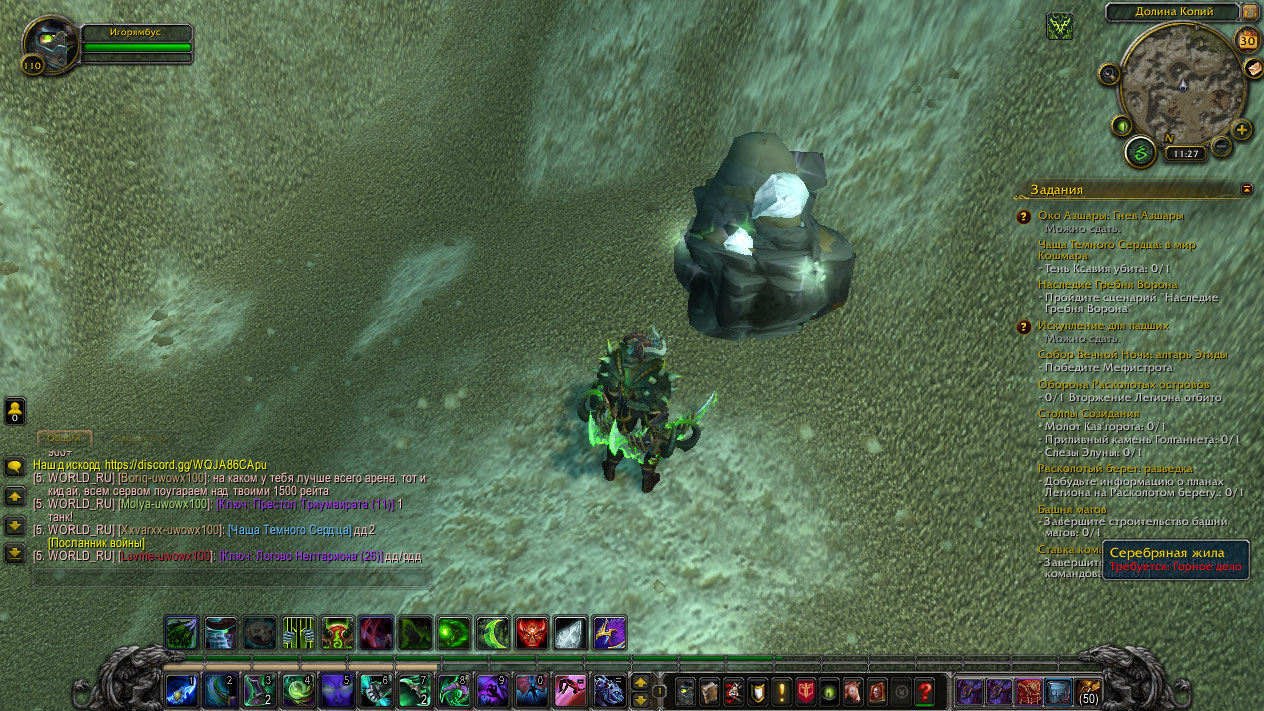This screenshot has height=711, width=1264.
Task: Toggle the minimap tracking magnifier button
Action: click(1109, 74)
